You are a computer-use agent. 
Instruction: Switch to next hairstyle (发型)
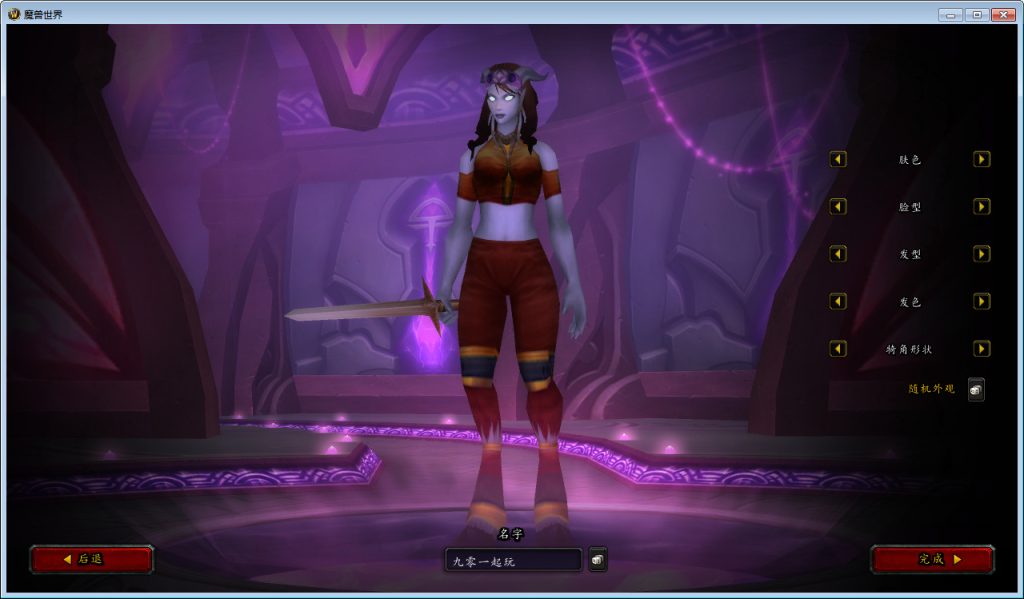click(982, 254)
